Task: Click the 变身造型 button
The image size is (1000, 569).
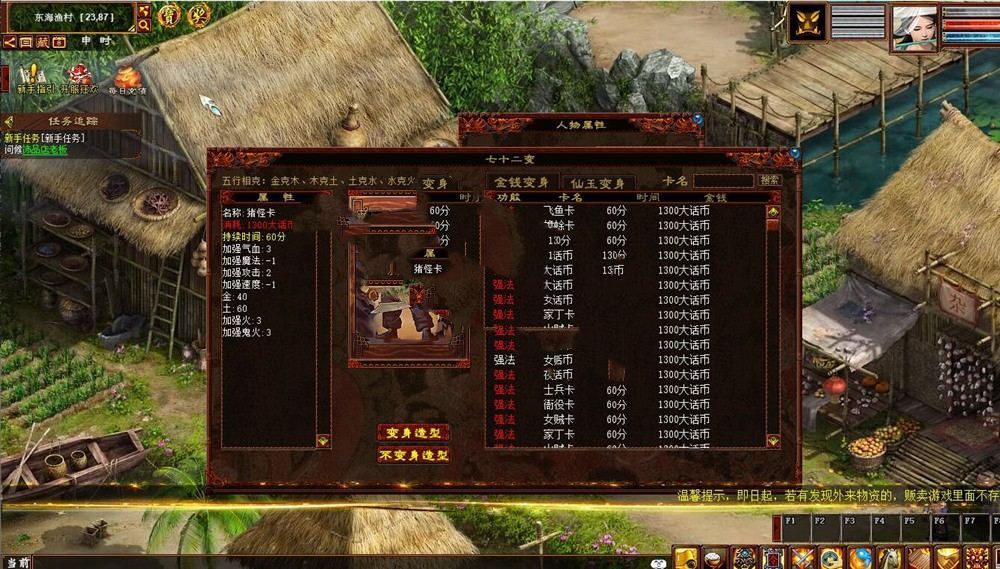Action: 413,433
